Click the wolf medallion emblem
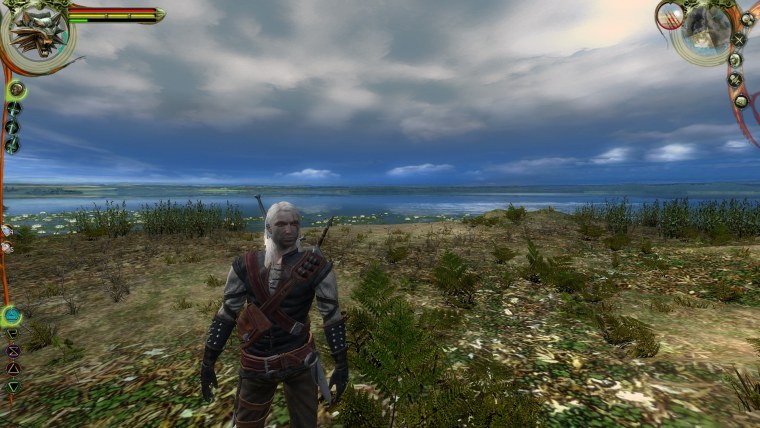Screen dimensions: 760x428 click(36, 32)
